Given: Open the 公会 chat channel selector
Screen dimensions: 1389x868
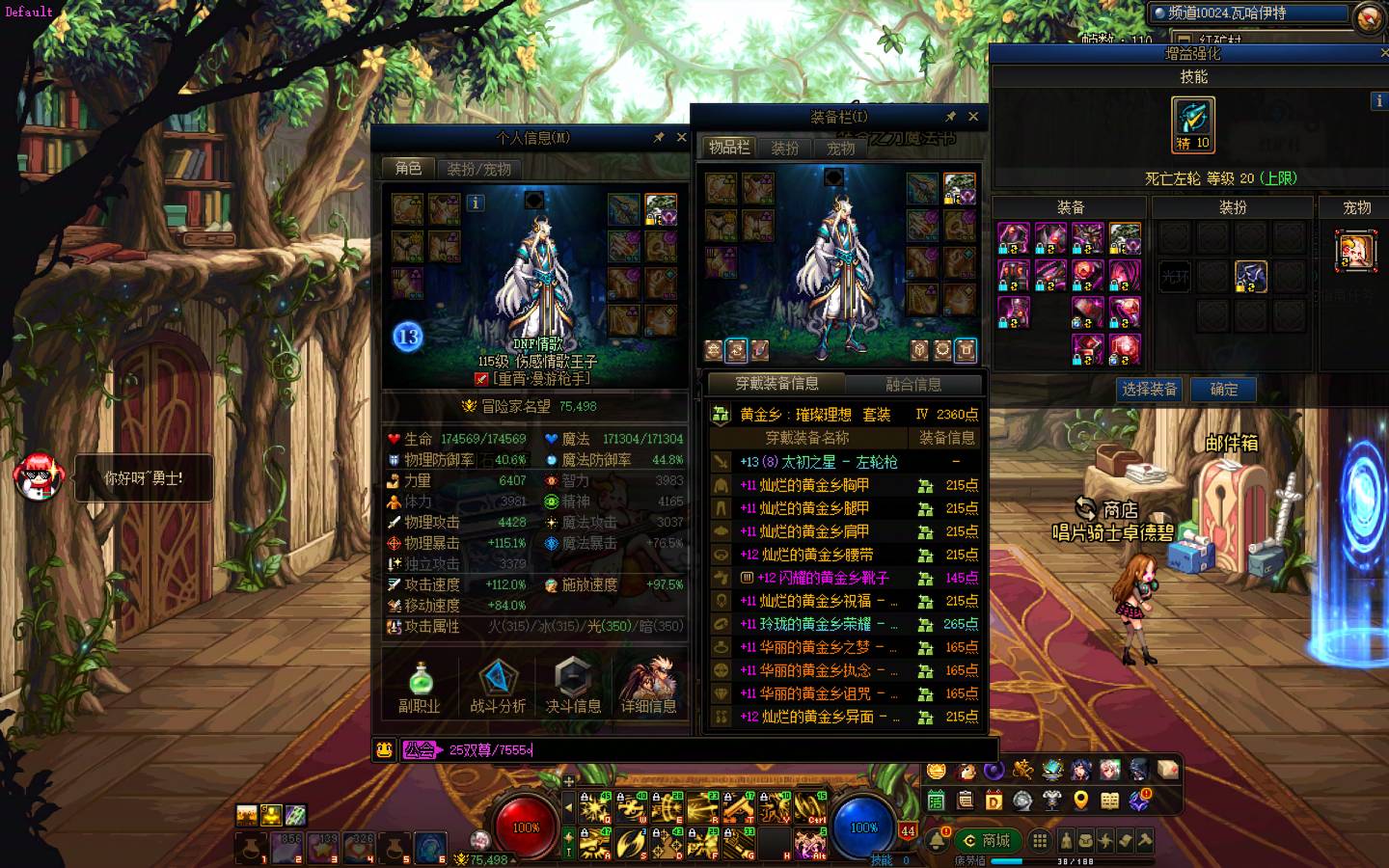Looking at the screenshot, I should click(x=419, y=749).
